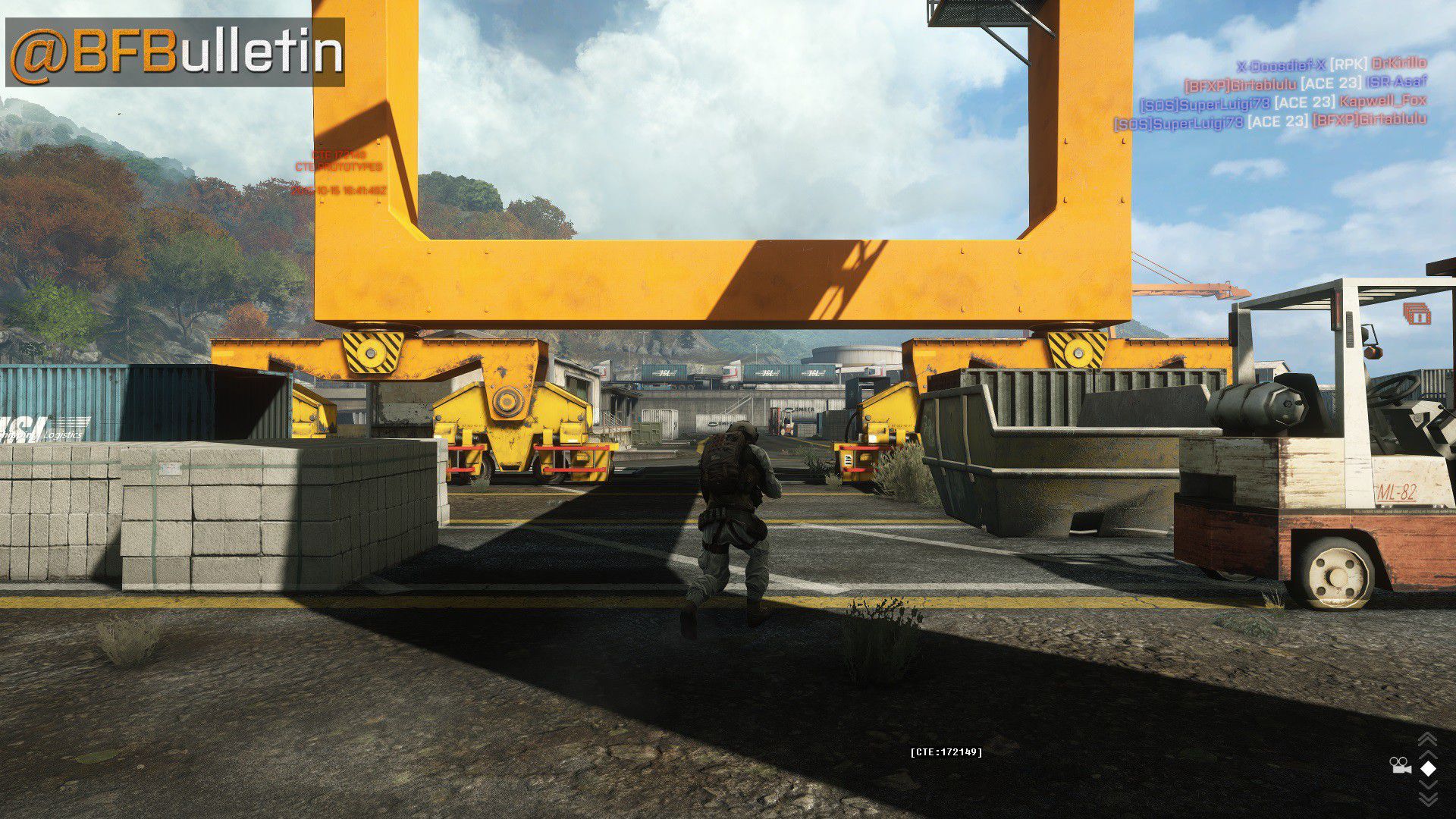
Task: Select the white diamond camera-speed marker
Action: click(1428, 768)
